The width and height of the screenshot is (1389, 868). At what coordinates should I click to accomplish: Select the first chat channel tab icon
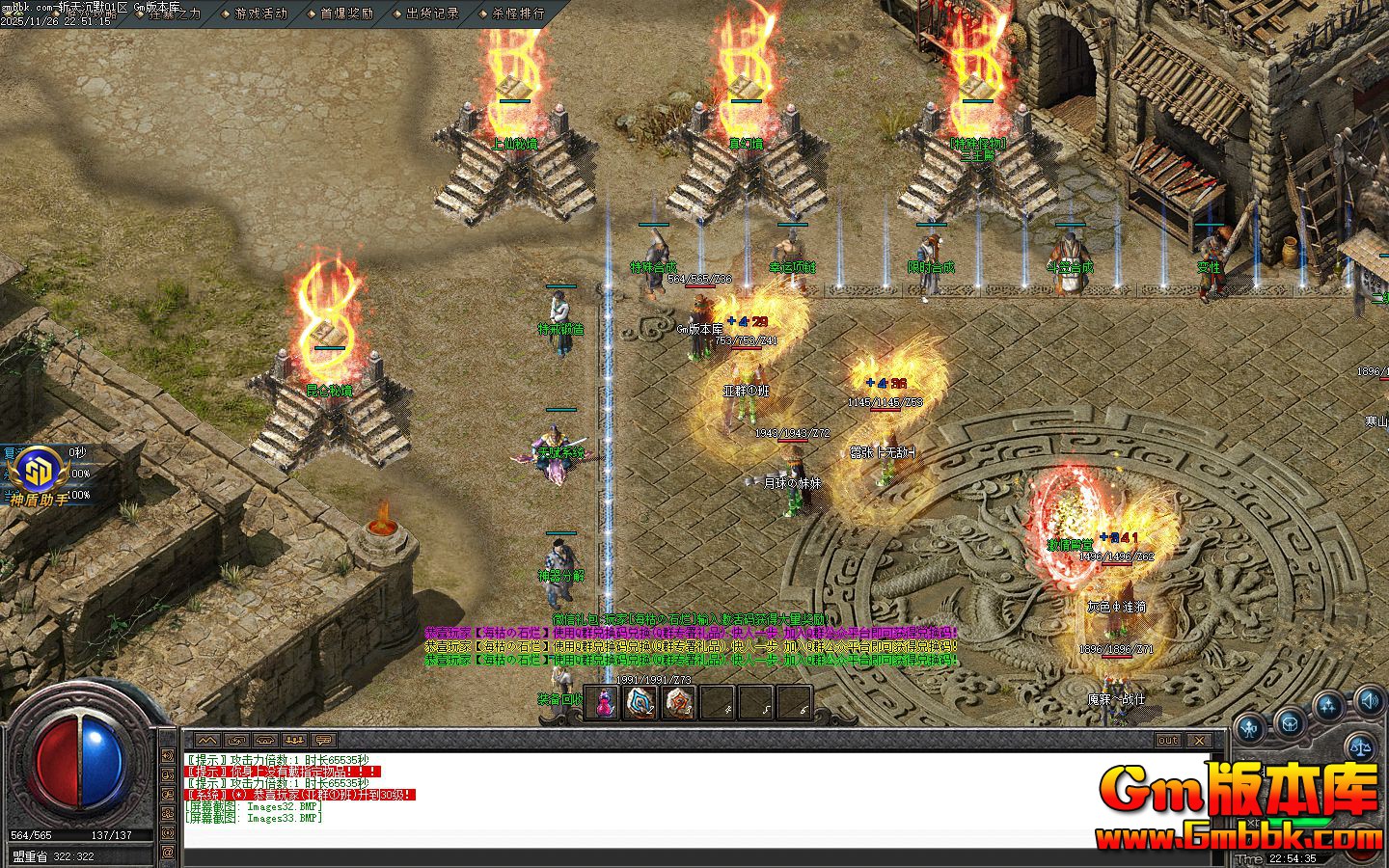click(x=208, y=741)
